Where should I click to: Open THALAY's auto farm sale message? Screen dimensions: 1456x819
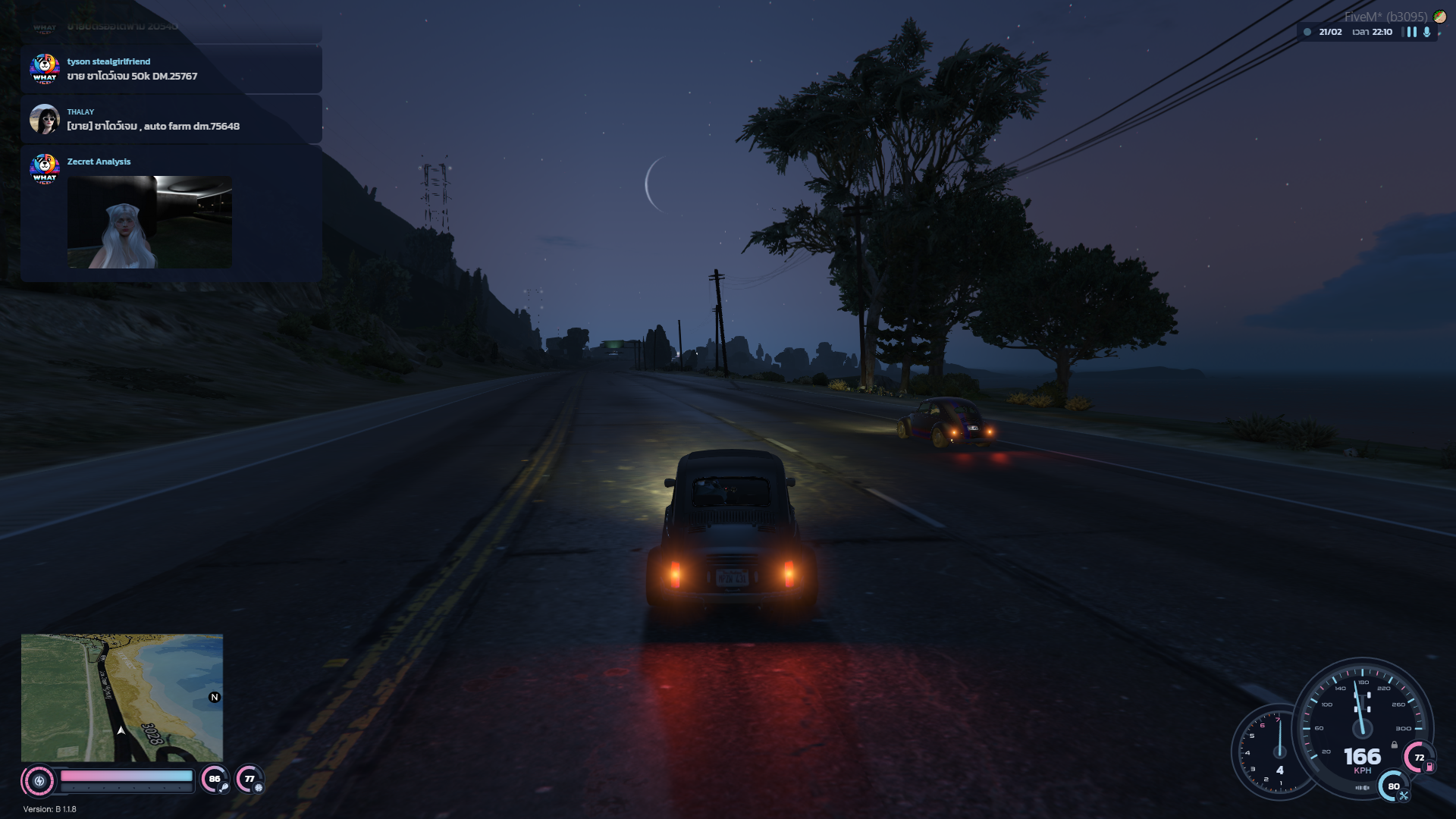pyautogui.click(x=153, y=126)
